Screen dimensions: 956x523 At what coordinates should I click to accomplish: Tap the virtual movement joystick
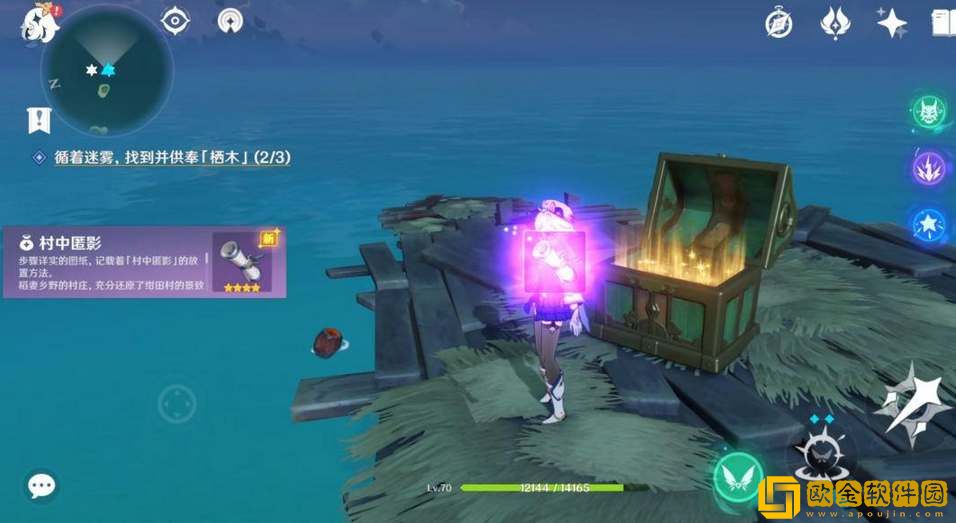[177, 405]
